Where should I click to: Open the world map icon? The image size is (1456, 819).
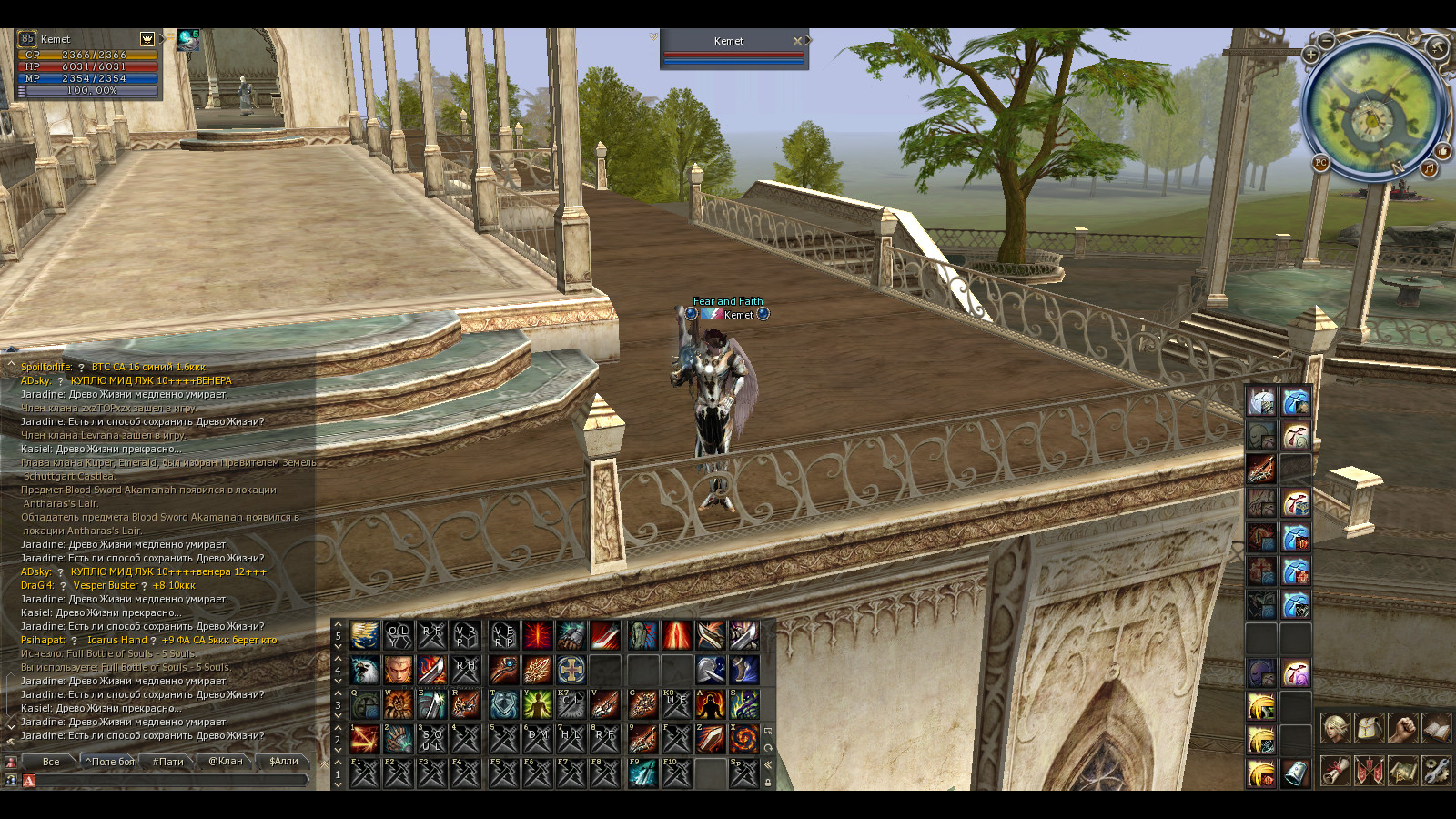click(x=1402, y=771)
